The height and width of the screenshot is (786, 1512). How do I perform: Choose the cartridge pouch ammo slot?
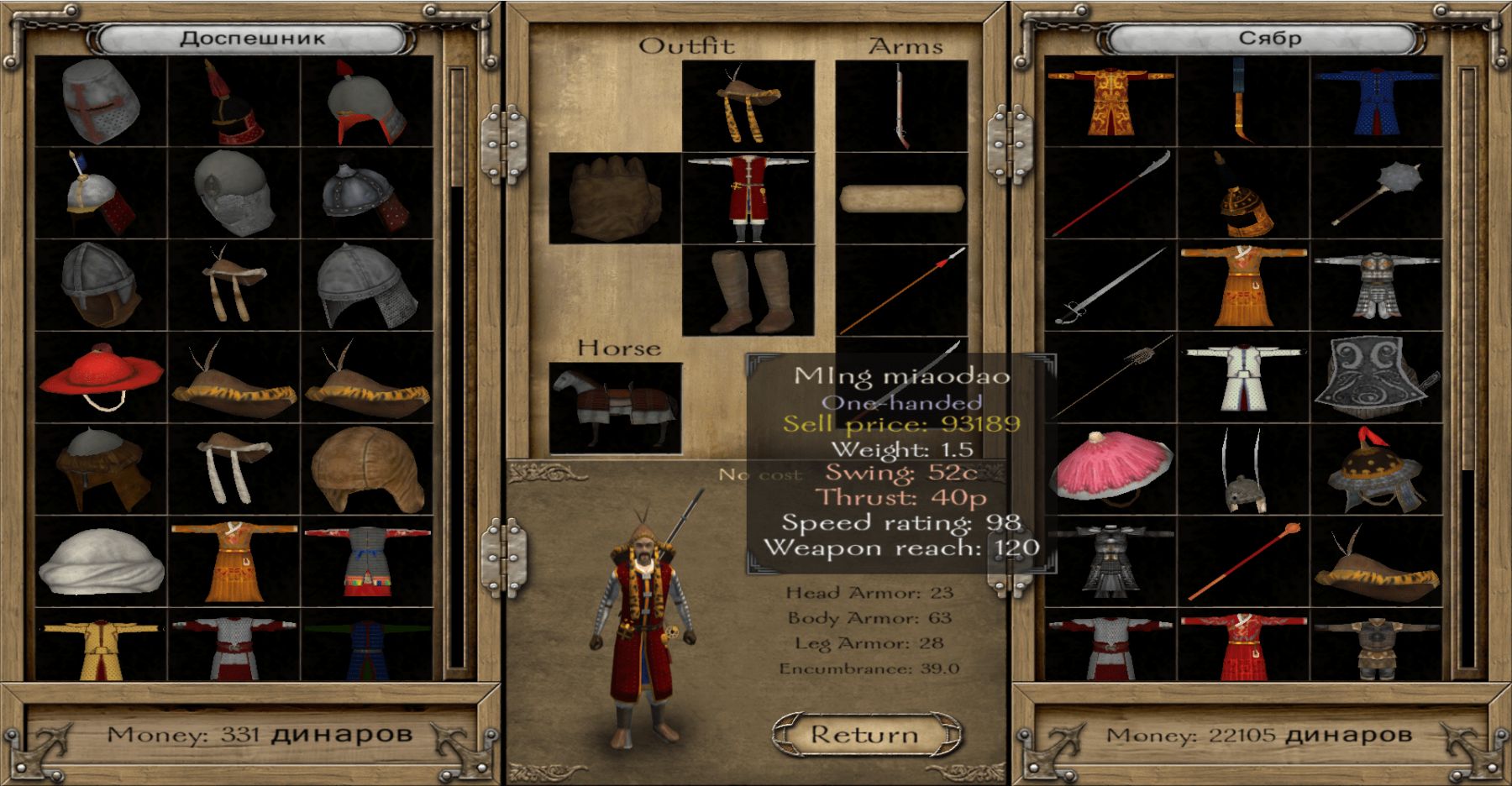(901, 198)
